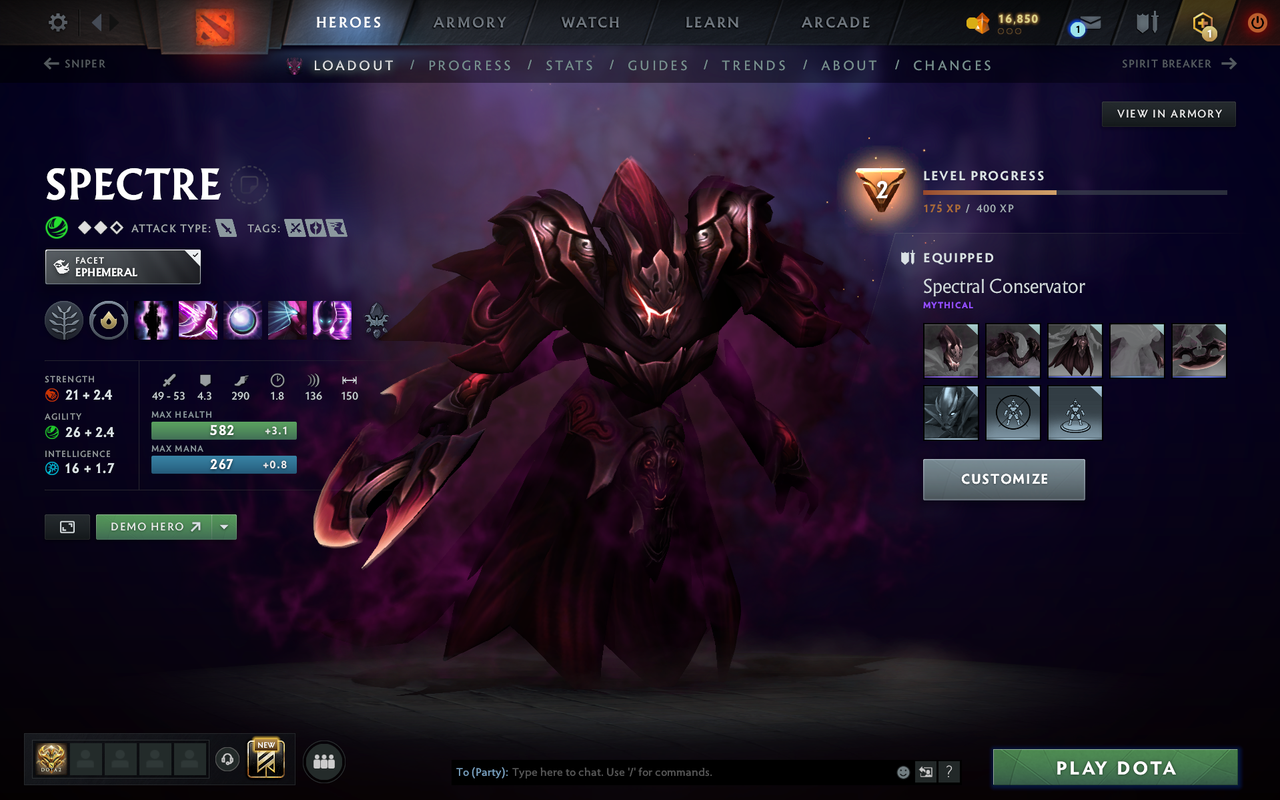Expand the Demo Hero dropdown arrow
The width and height of the screenshot is (1280, 800).
click(x=224, y=526)
